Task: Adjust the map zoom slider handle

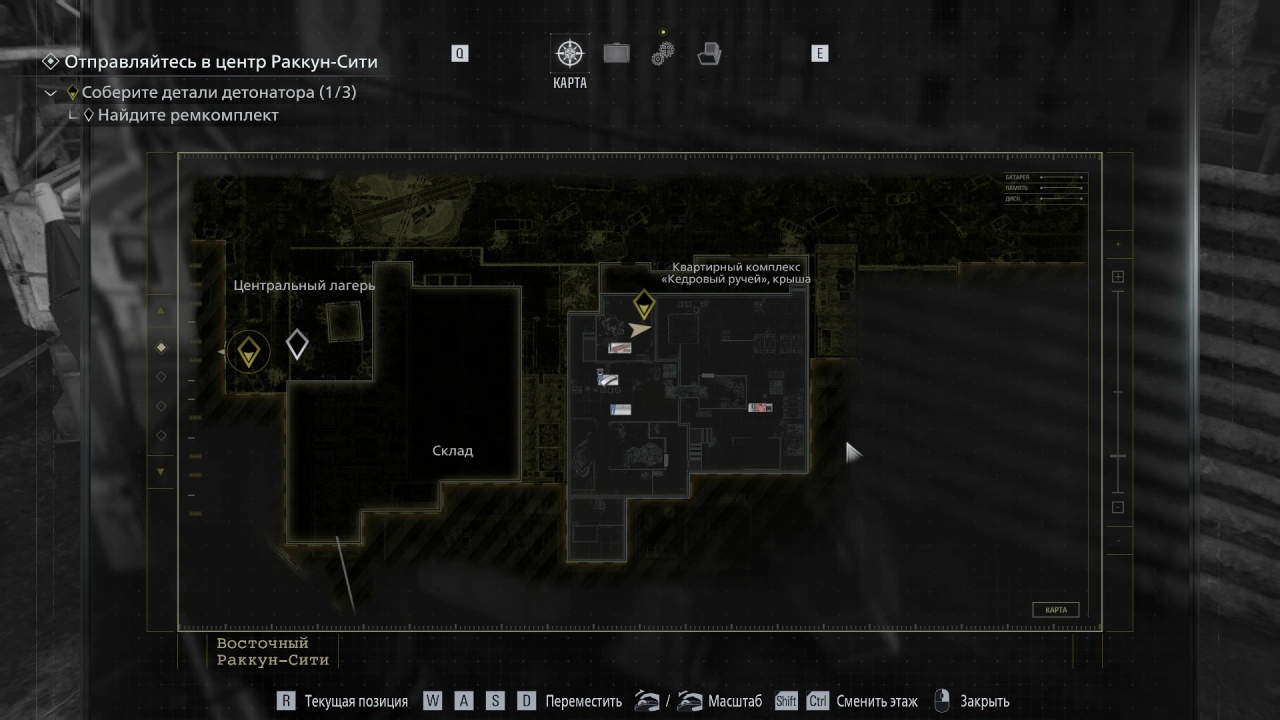Action: click(1118, 456)
